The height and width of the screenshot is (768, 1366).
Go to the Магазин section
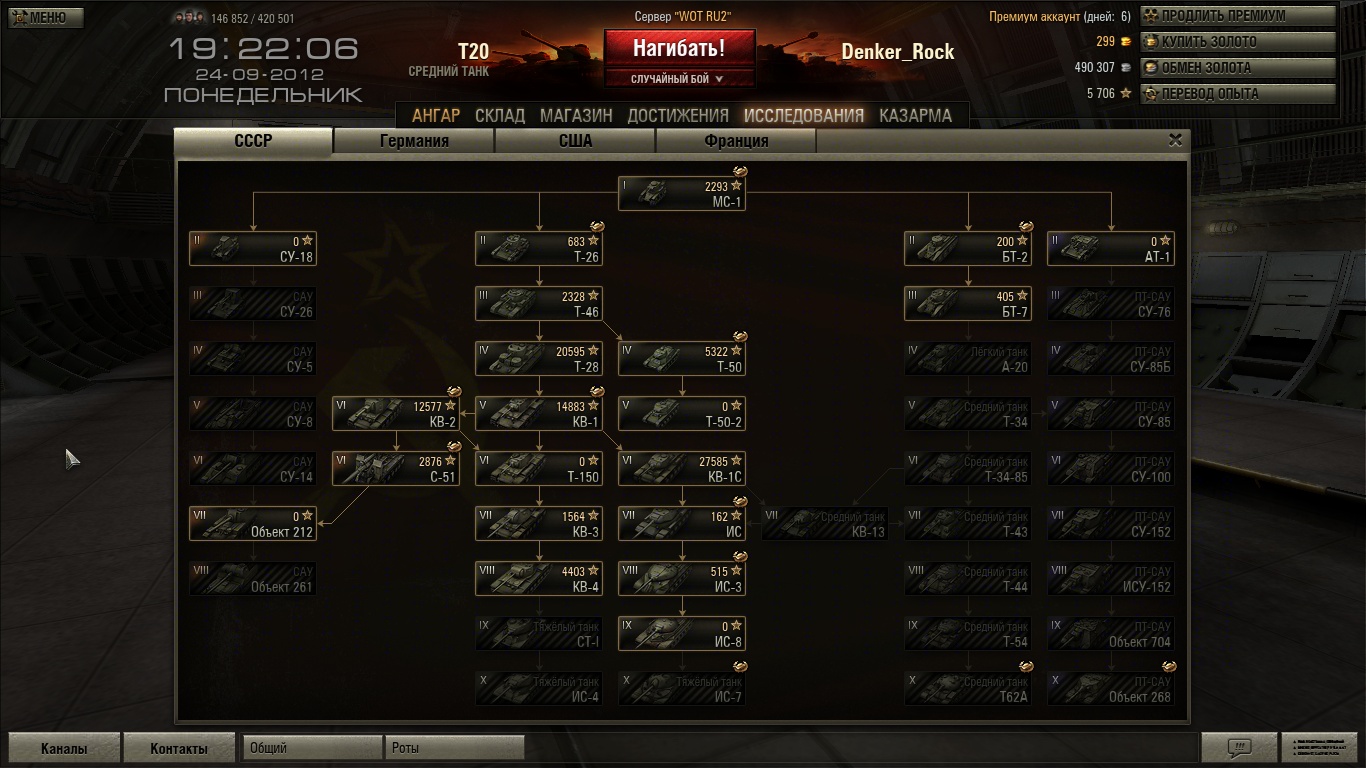click(576, 115)
